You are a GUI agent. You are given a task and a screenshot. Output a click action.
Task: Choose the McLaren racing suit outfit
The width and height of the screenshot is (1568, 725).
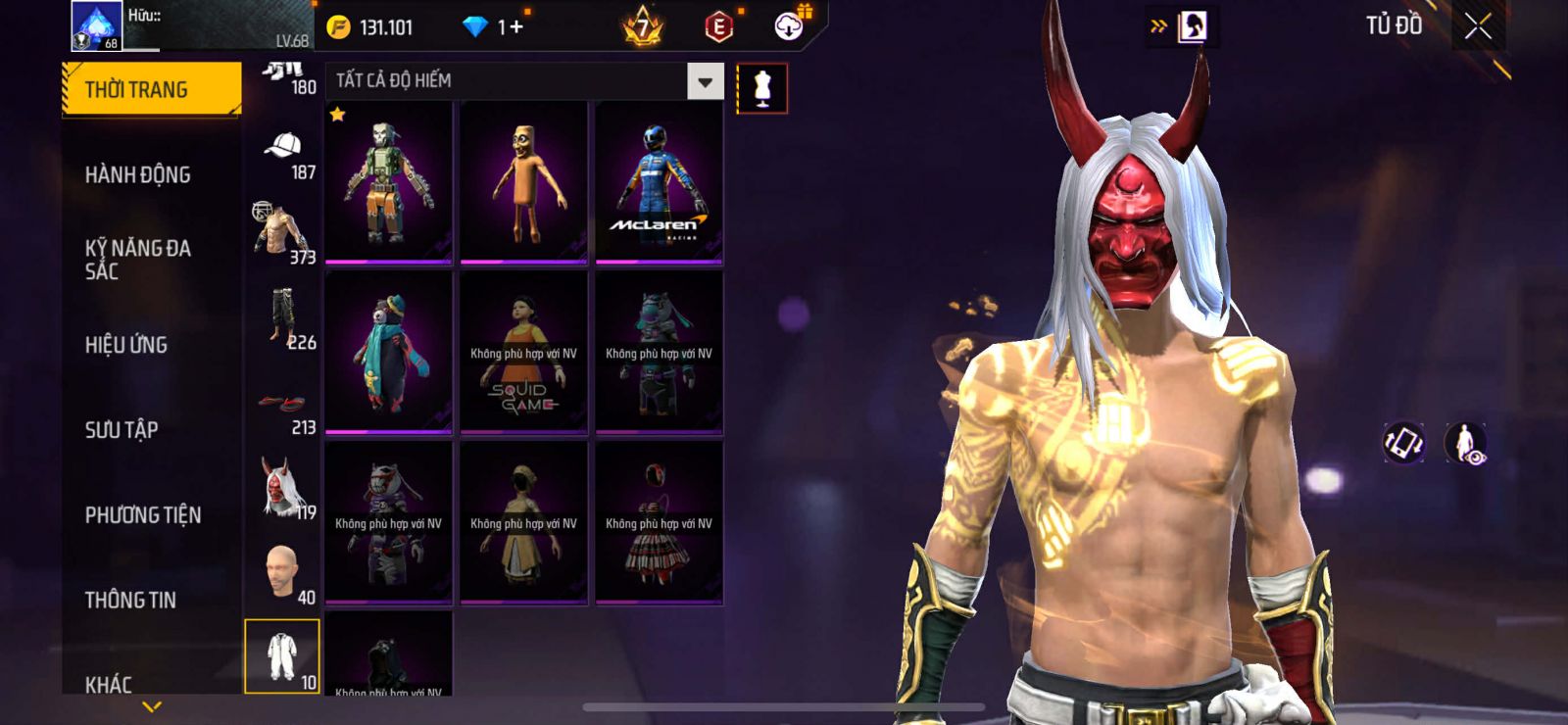659,182
